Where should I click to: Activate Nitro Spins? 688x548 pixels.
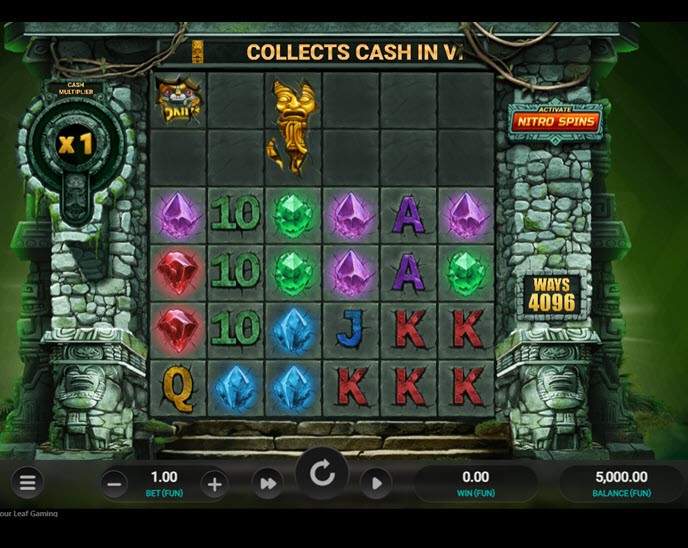(555, 121)
